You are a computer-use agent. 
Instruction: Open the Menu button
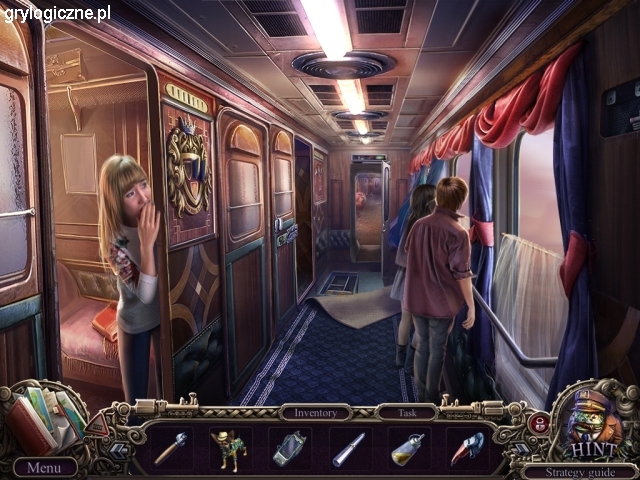44,467
